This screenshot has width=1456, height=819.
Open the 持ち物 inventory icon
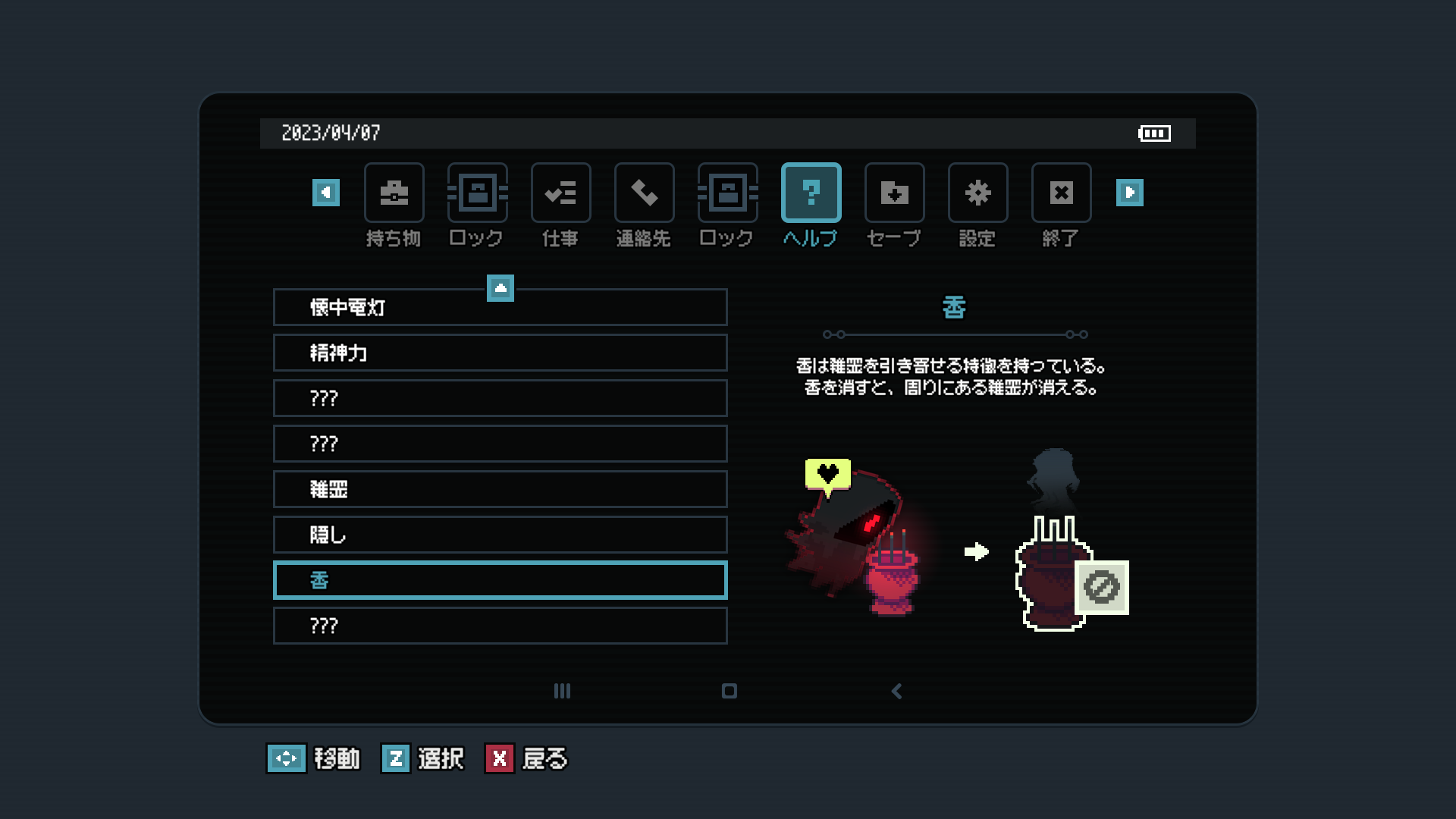(x=394, y=193)
